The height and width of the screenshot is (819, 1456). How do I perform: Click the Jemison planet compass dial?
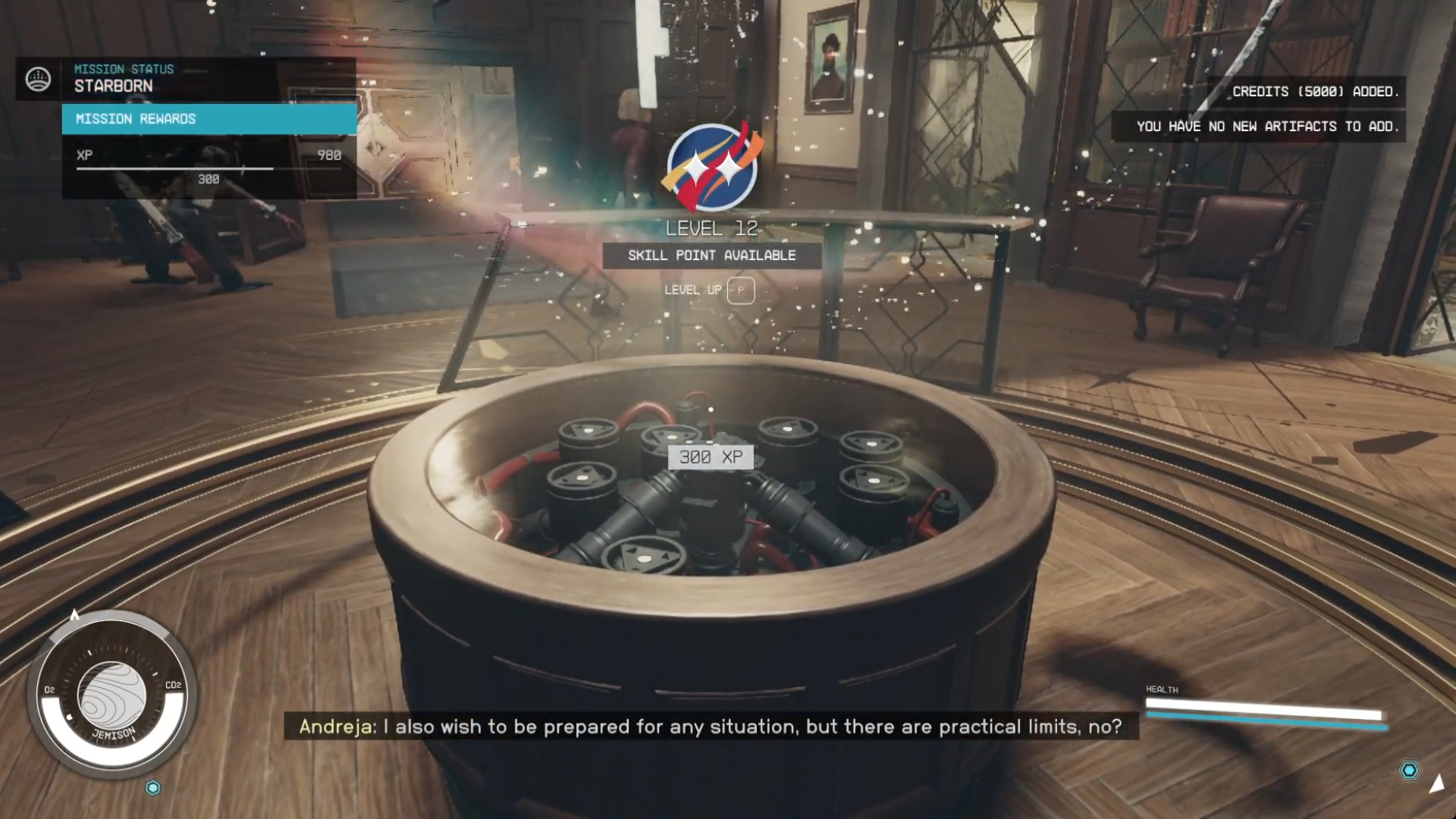[x=112, y=694]
